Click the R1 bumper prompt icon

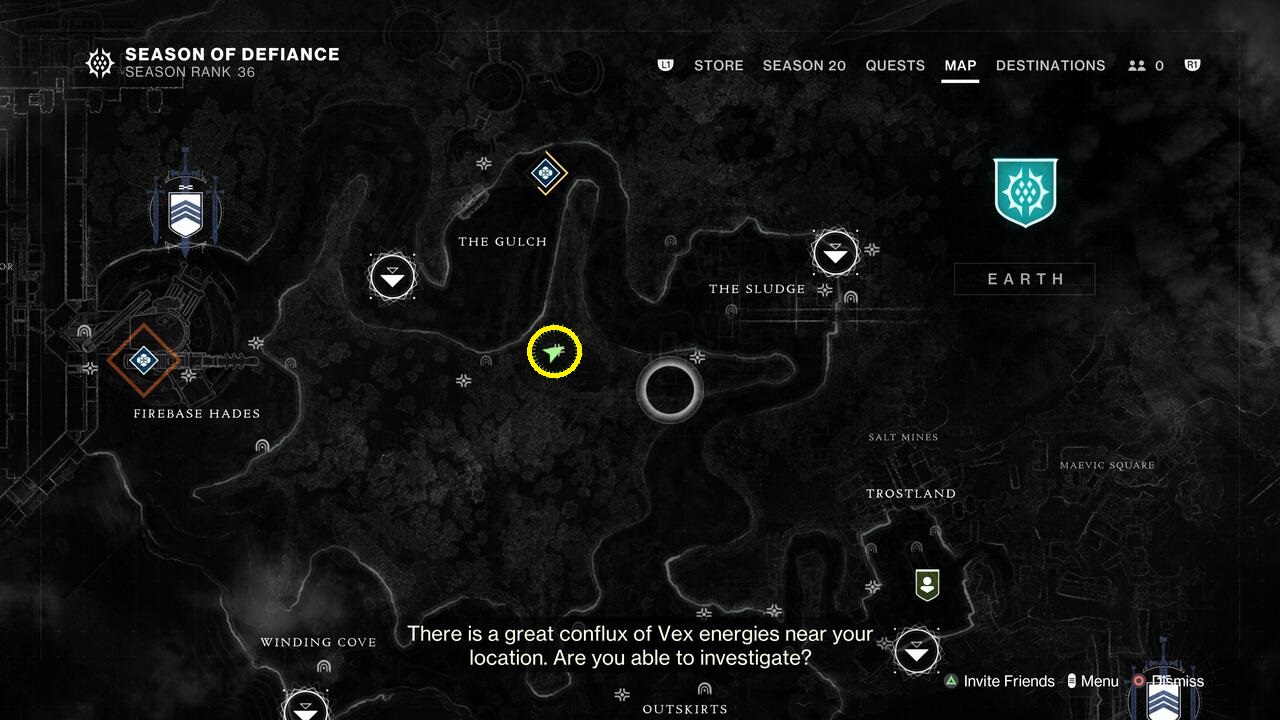point(1191,65)
